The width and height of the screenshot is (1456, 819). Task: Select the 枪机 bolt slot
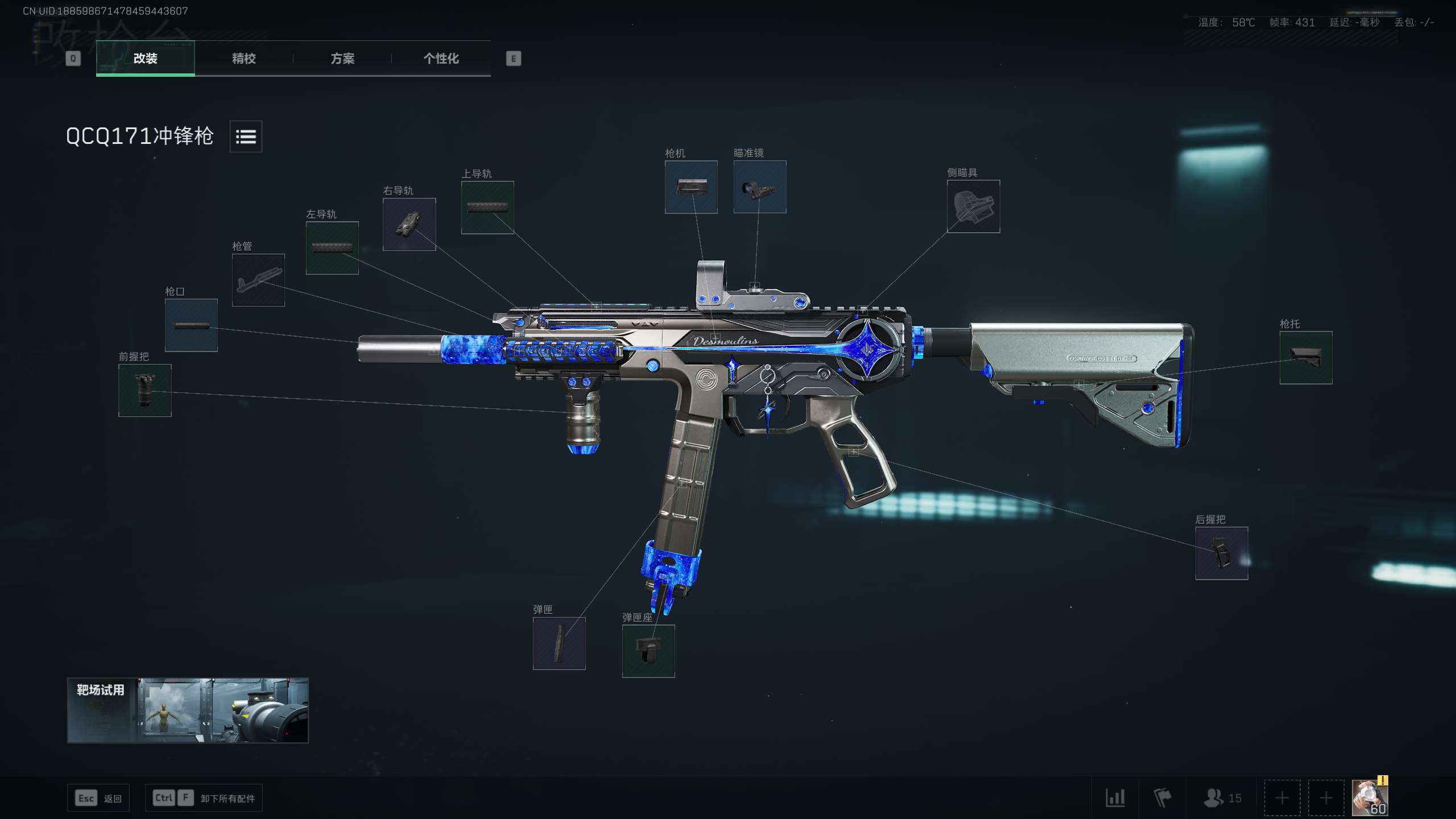(691, 187)
